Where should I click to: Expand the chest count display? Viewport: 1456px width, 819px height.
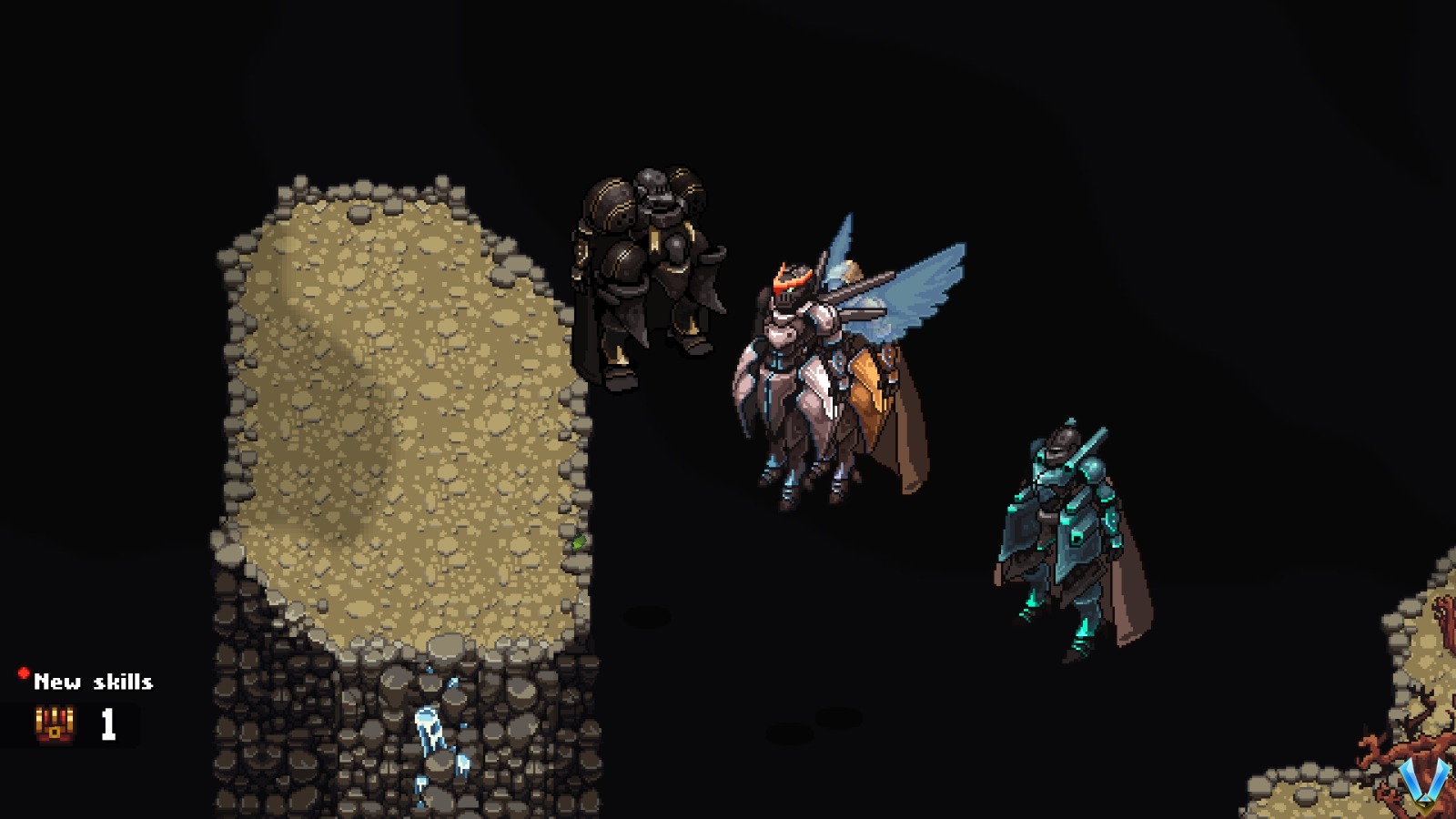[x=107, y=724]
